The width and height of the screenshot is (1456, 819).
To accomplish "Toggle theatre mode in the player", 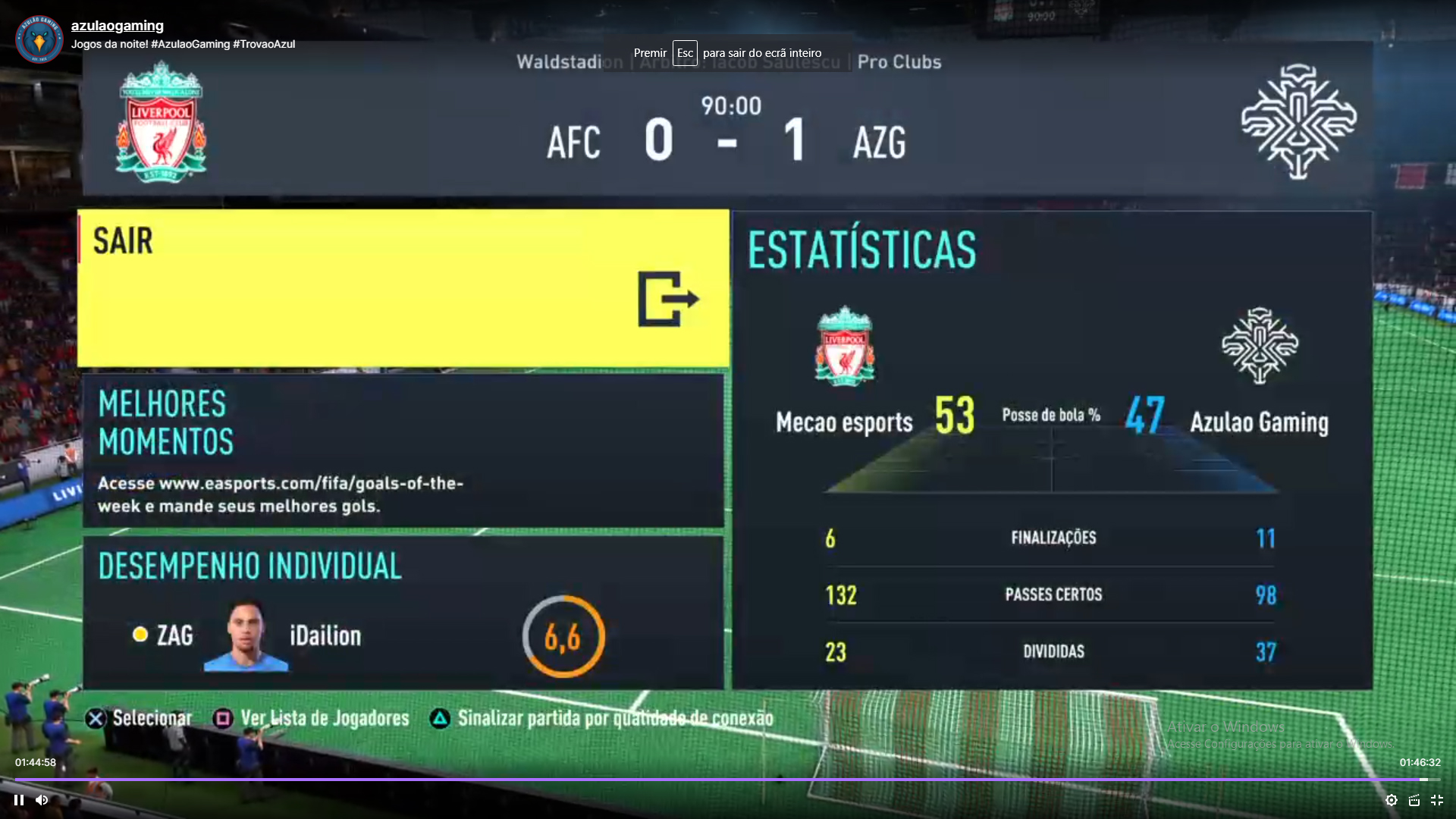I will pyautogui.click(x=1414, y=800).
